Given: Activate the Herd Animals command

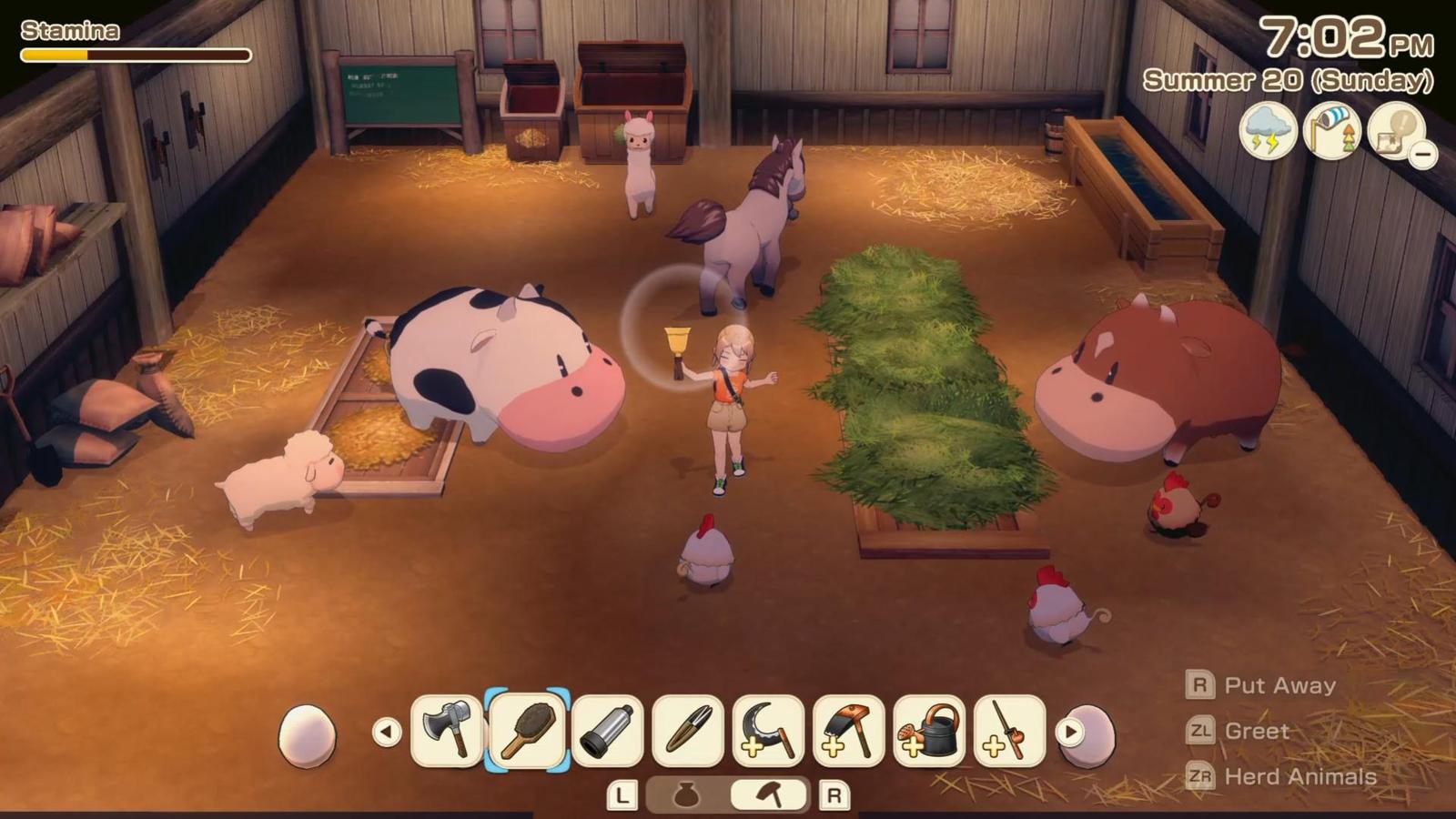Looking at the screenshot, I should coord(1301,776).
